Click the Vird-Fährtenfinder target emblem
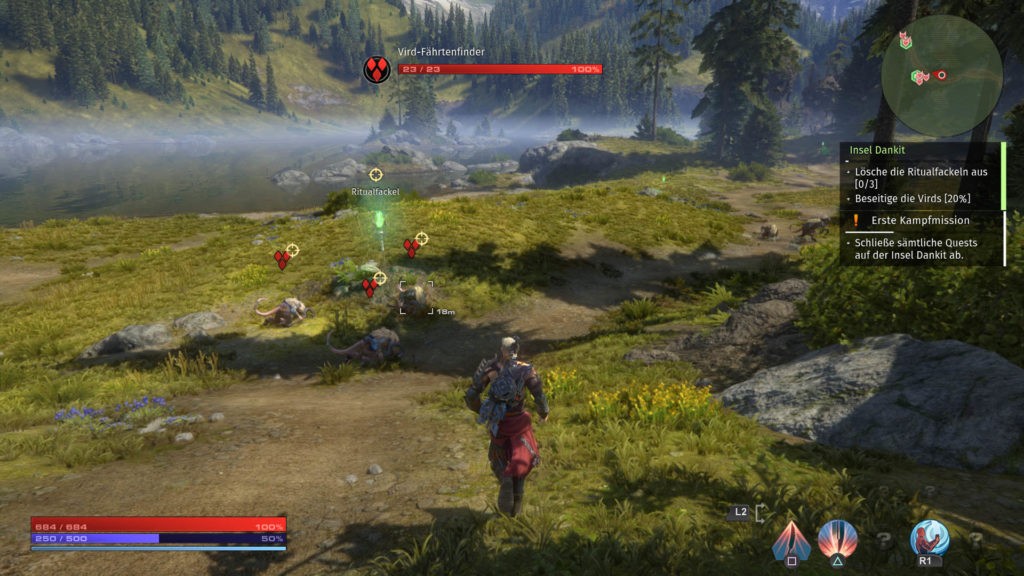This screenshot has width=1024, height=576. coord(377,69)
